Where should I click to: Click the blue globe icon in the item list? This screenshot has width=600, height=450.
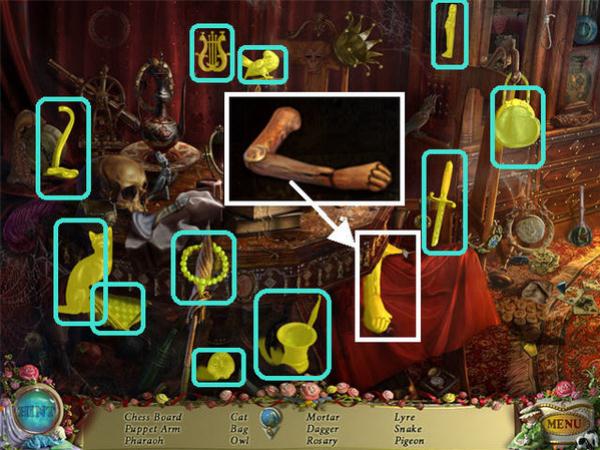tap(268, 420)
